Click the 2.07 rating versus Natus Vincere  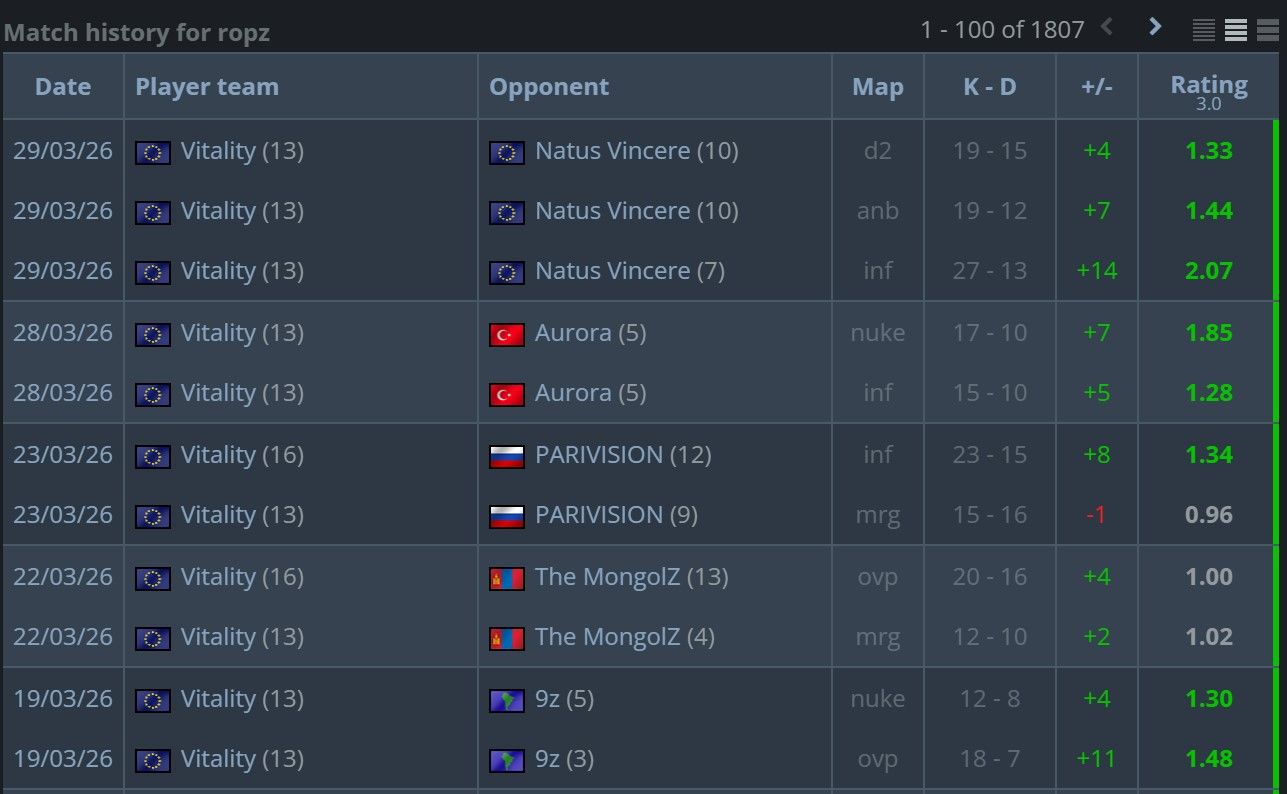tap(1208, 271)
